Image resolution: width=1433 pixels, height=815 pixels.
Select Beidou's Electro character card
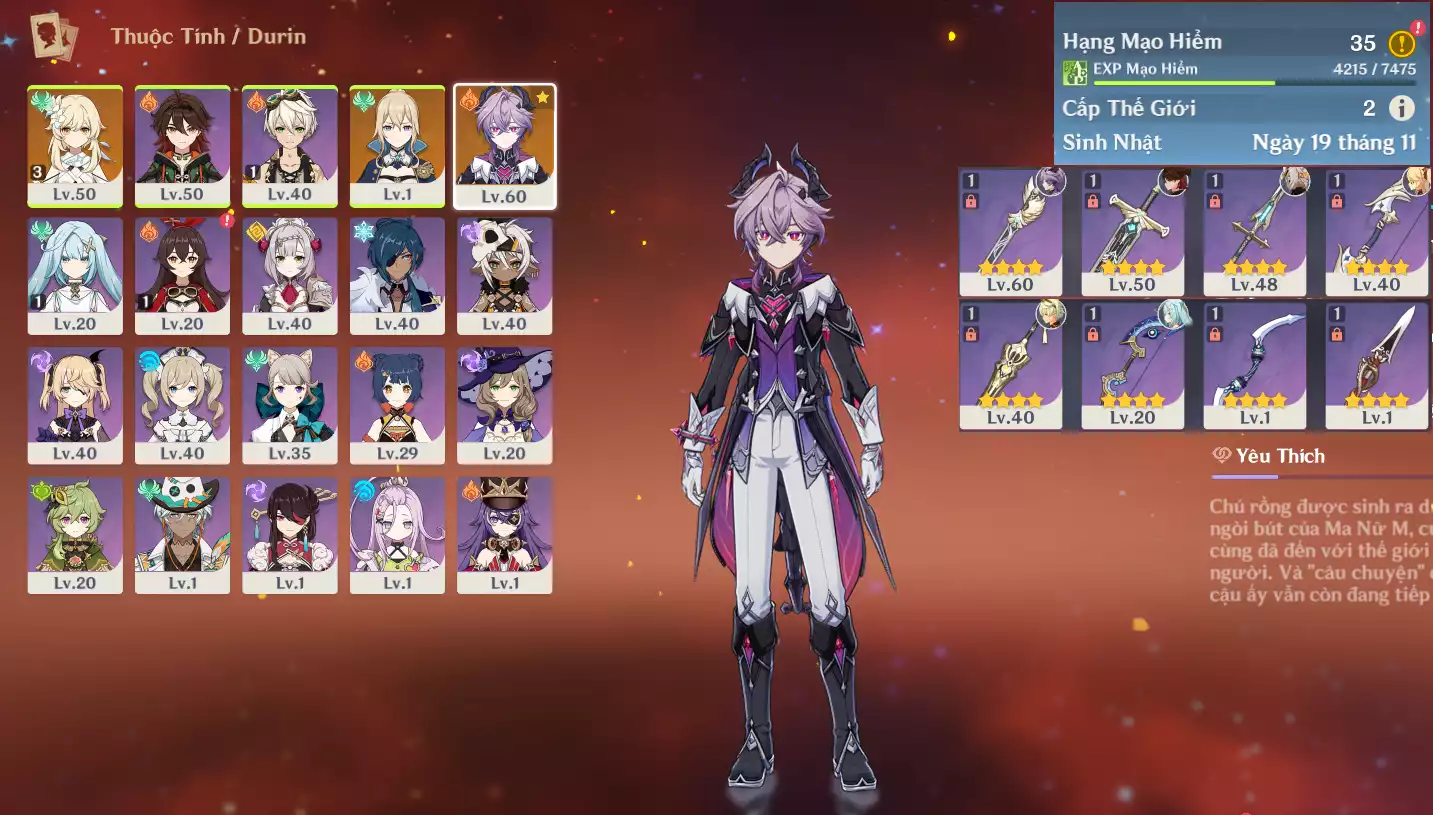pos(290,535)
